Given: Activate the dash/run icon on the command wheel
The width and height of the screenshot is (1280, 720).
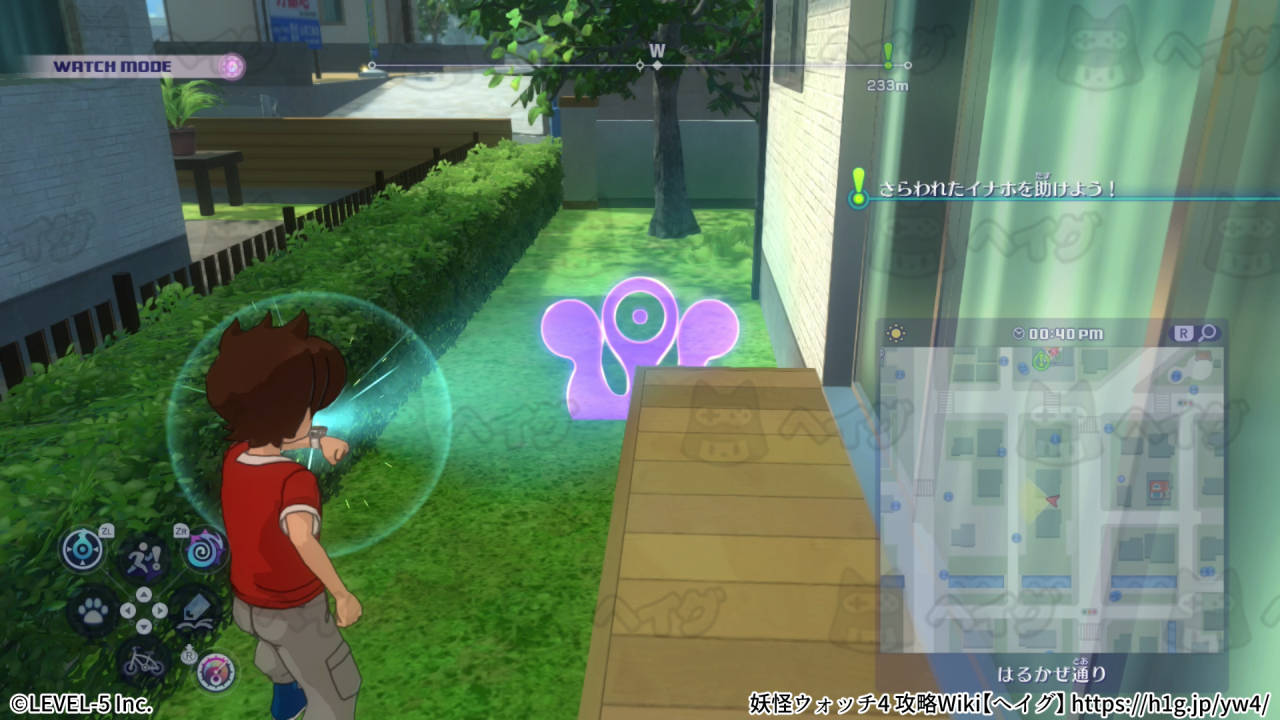Looking at the screenshot, I should click(x=145, y=558).
